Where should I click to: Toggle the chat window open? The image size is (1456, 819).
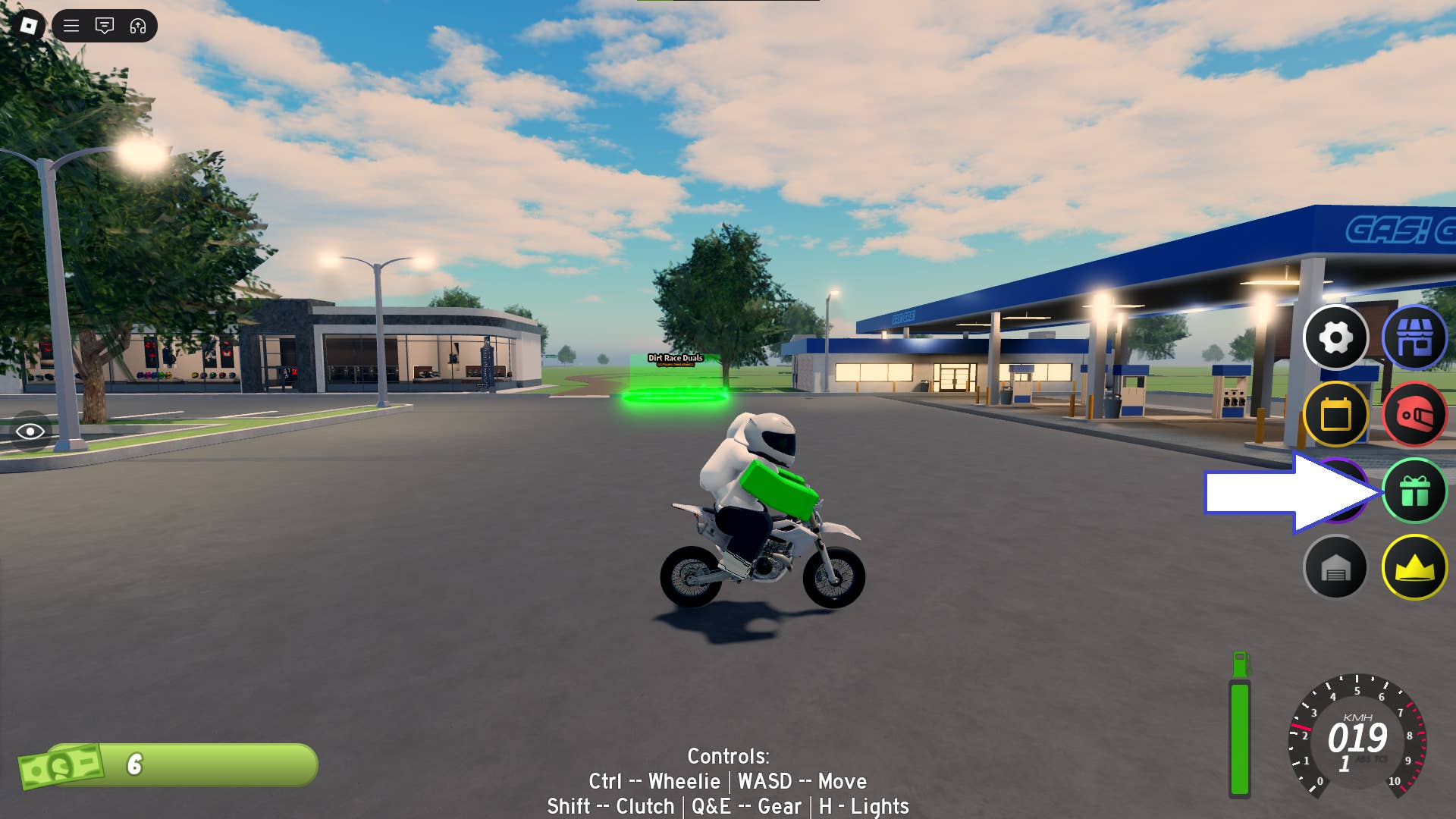point(104,27)
